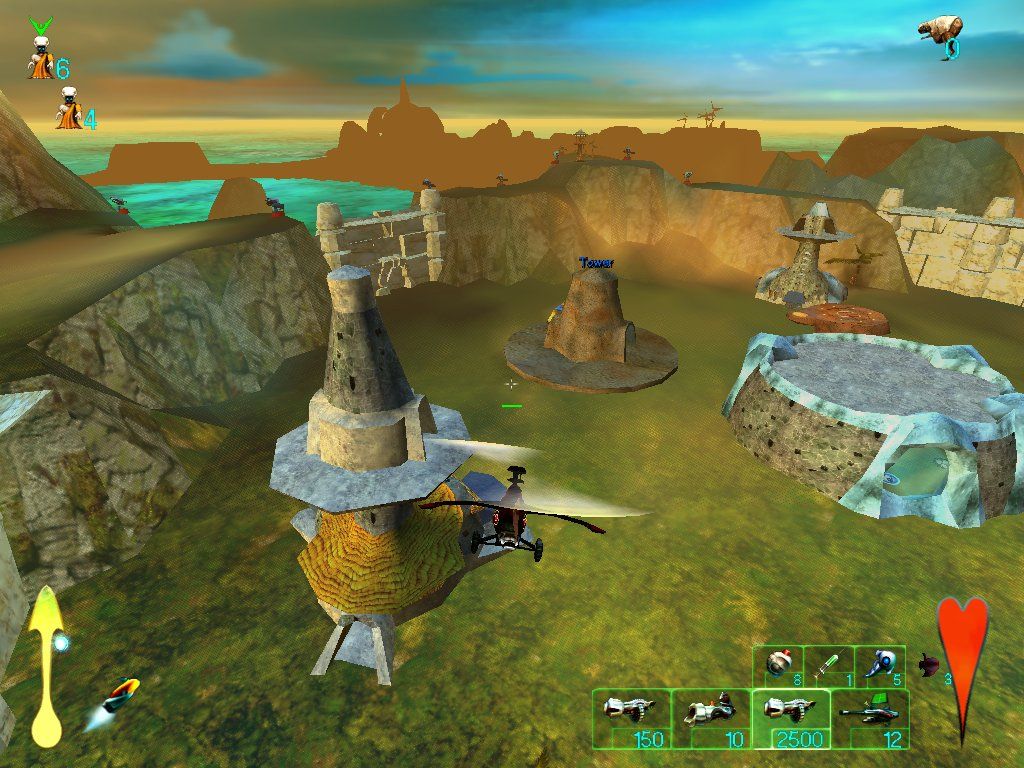Equip the green-finned launcher with 12 ammo
Viewport: 1024px width, 768px height.
point(869,718)
